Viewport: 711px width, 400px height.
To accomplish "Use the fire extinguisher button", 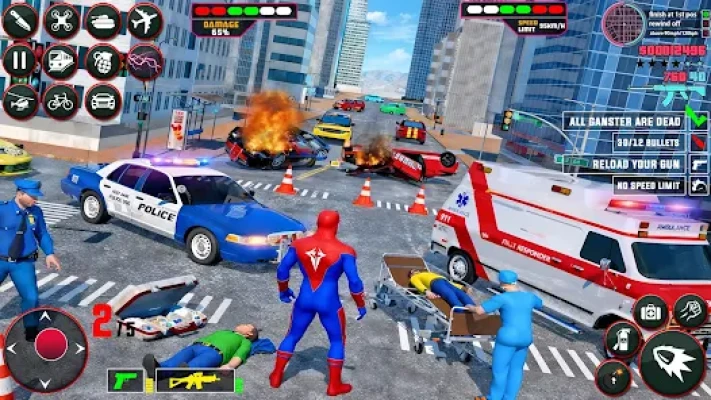I will [x=623, y=341].
